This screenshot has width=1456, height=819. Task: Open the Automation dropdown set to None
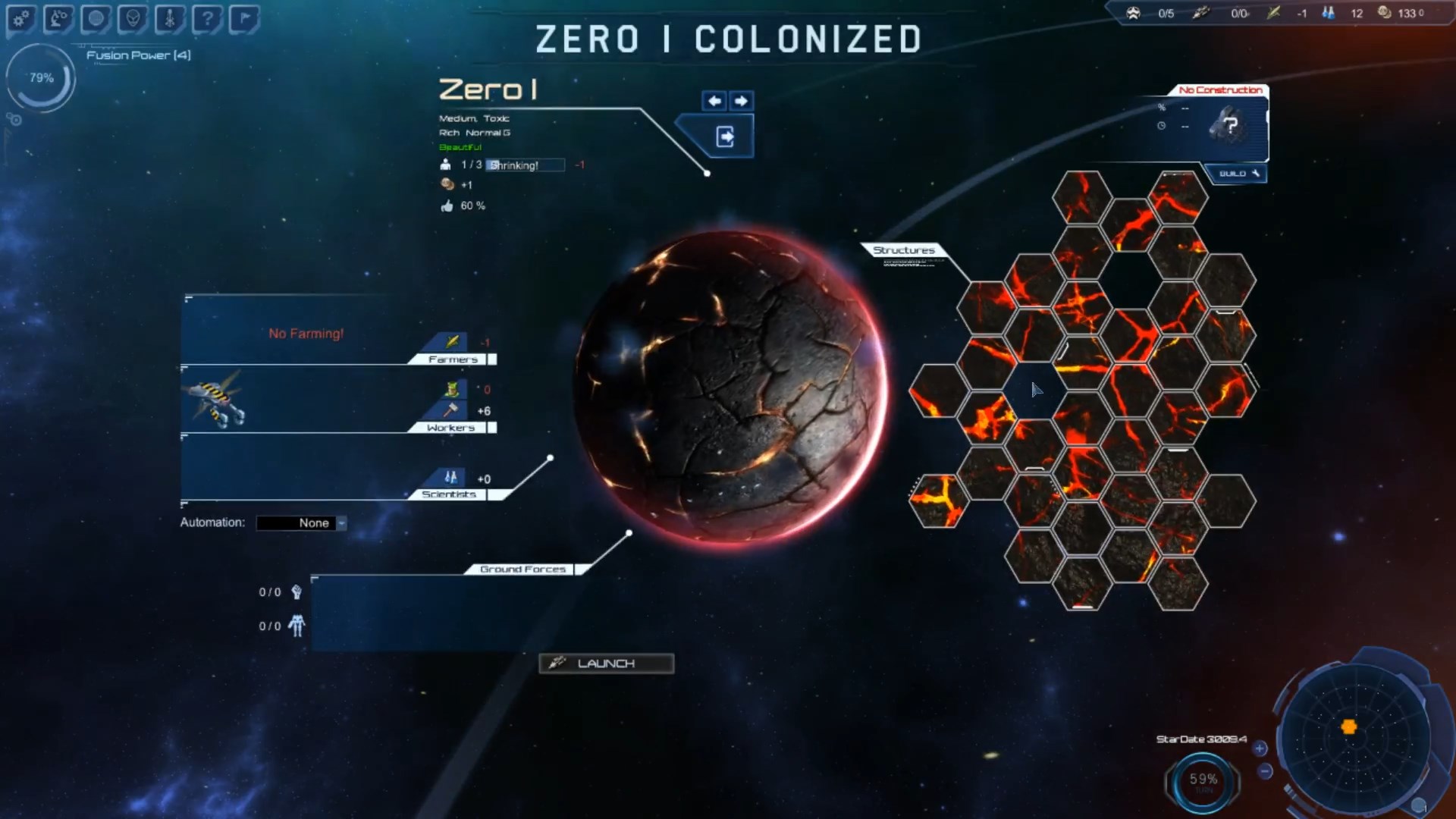[302, 522]
